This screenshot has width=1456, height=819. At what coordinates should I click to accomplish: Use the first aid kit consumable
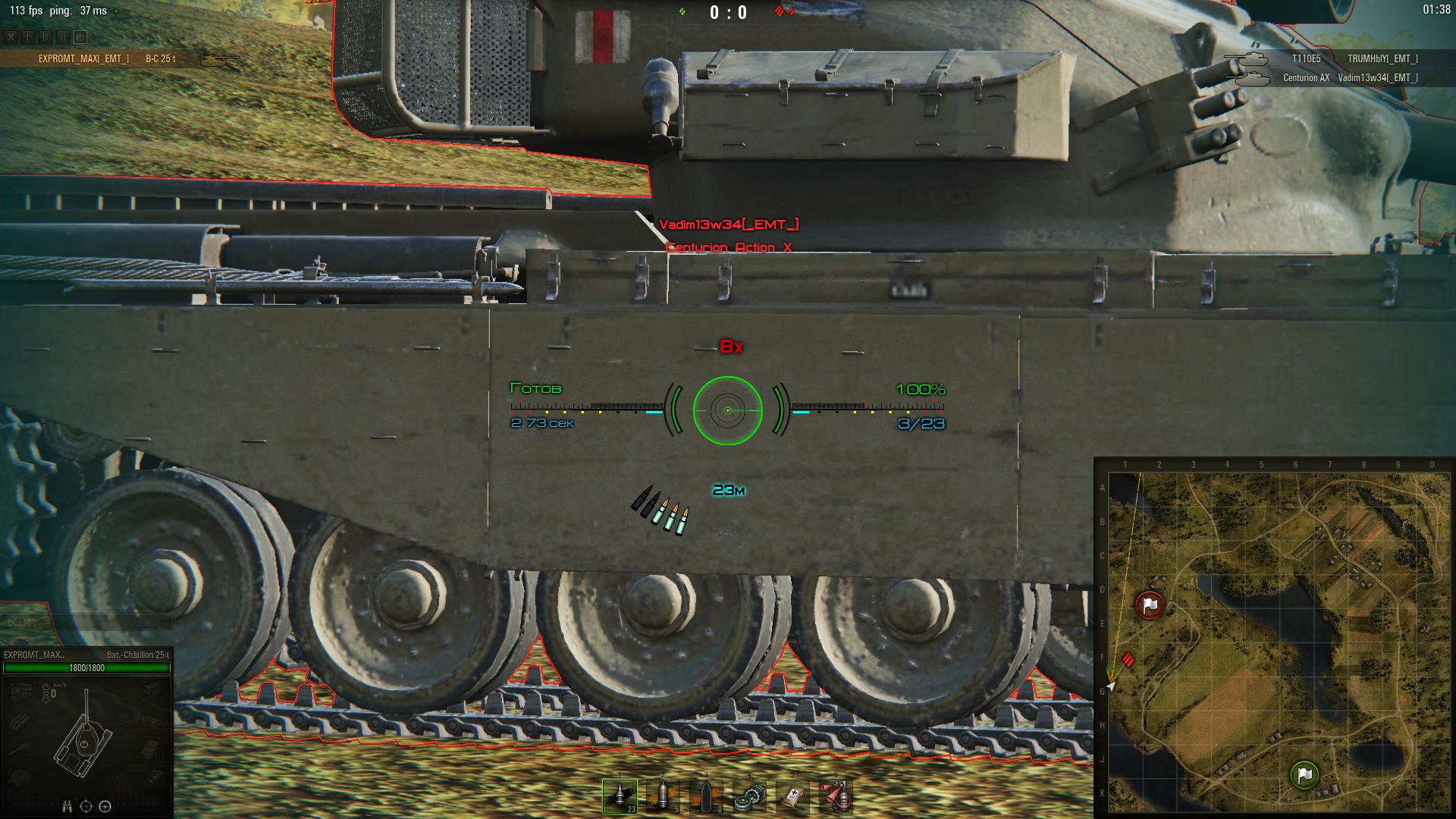pyautogui.click(x=792, y=795)
